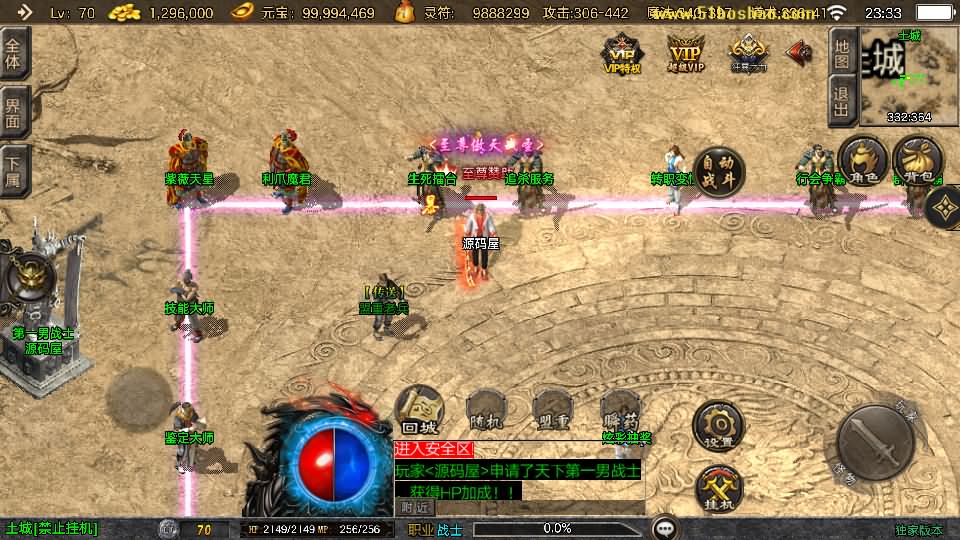
Task: Select the 附近 nearby chat channel
Action: click(415, 507)
